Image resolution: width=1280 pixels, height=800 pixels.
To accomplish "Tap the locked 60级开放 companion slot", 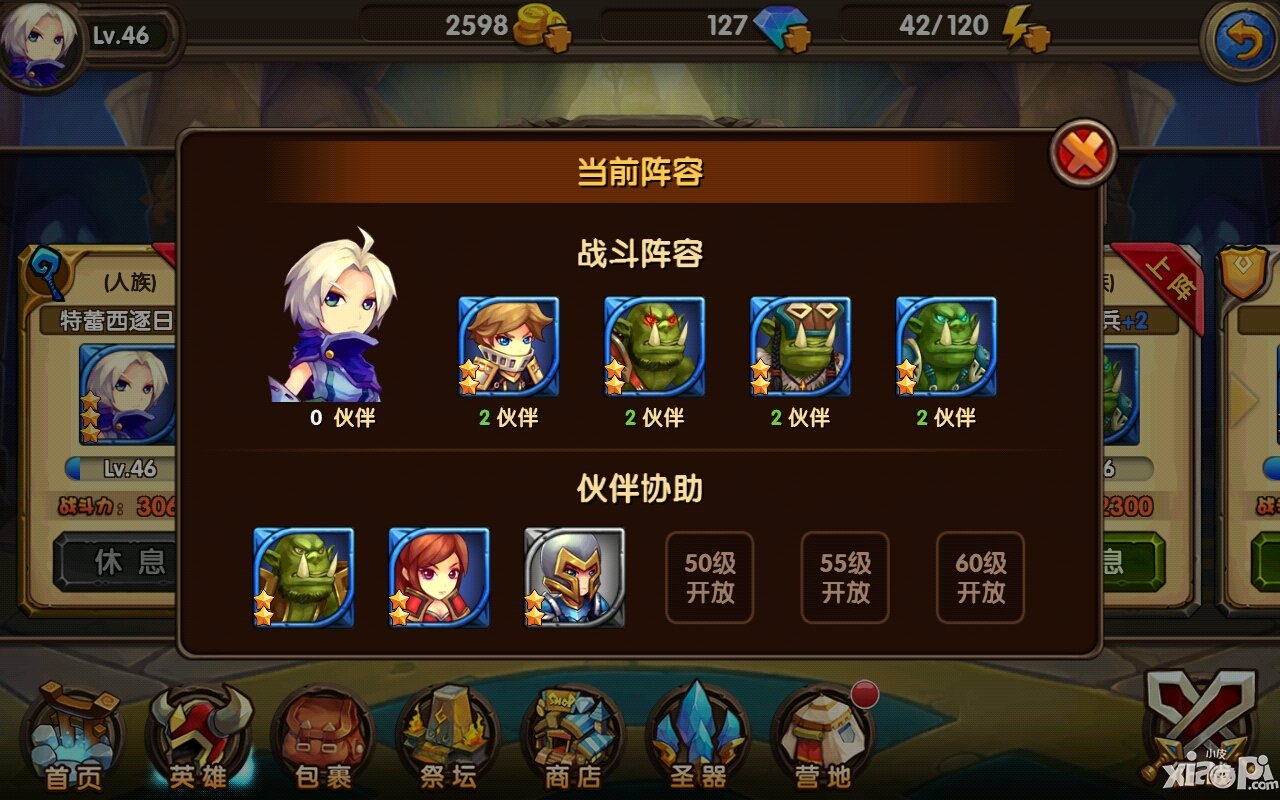I will point(980,578).
